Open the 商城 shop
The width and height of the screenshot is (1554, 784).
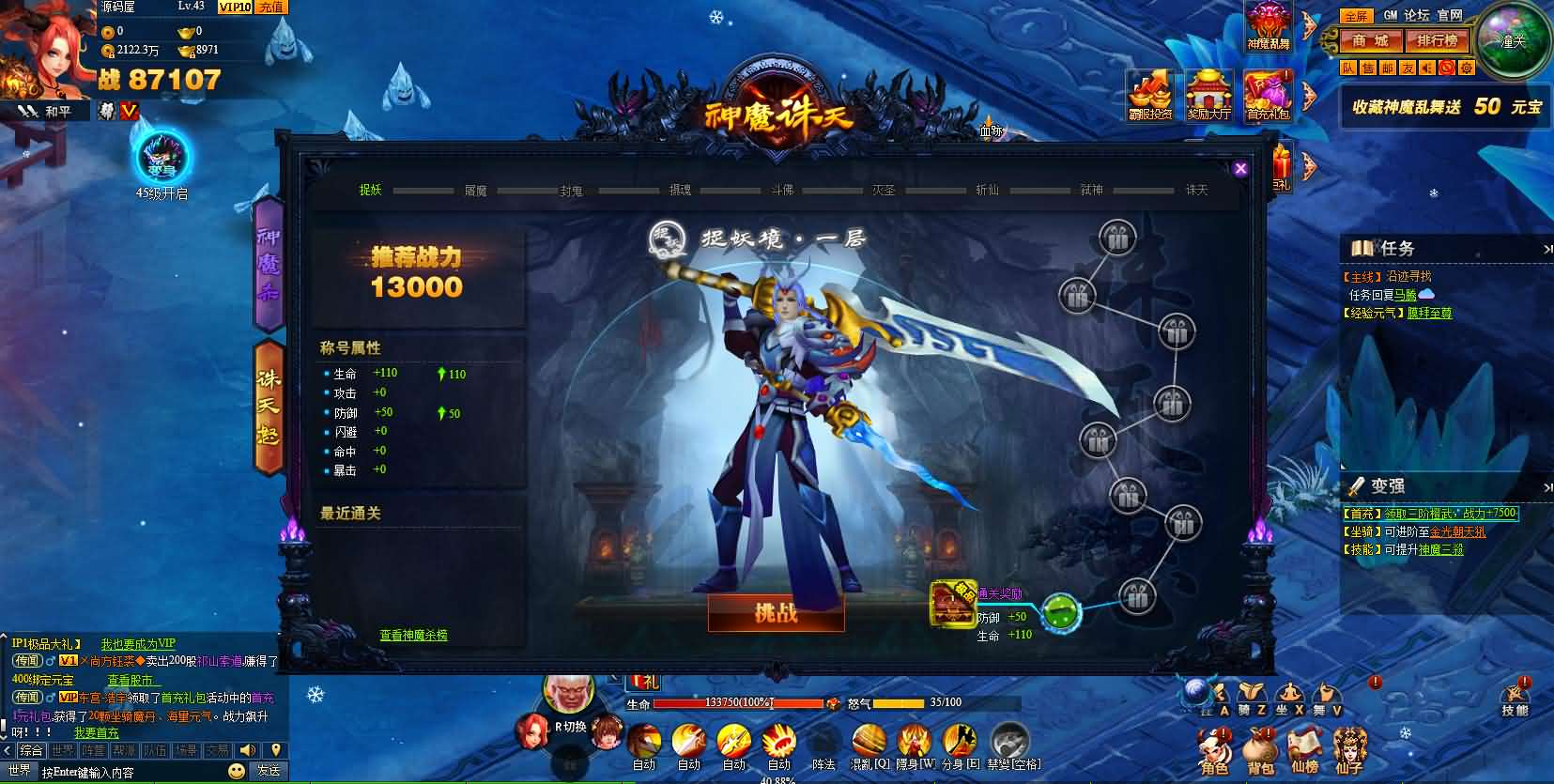coord(1371,40)
